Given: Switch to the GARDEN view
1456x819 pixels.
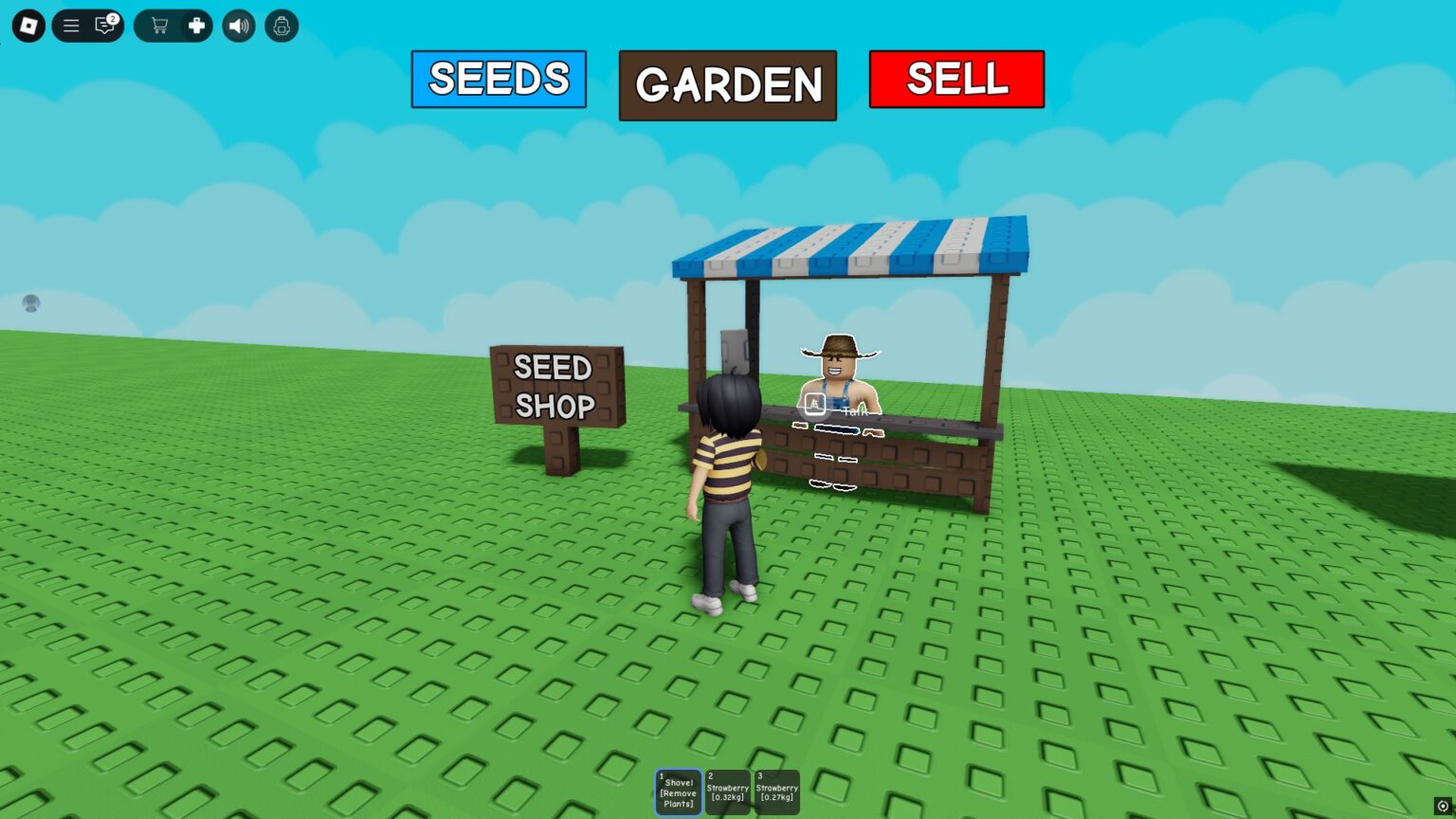Looking at the screenshot, I should (x=727, y=84).
